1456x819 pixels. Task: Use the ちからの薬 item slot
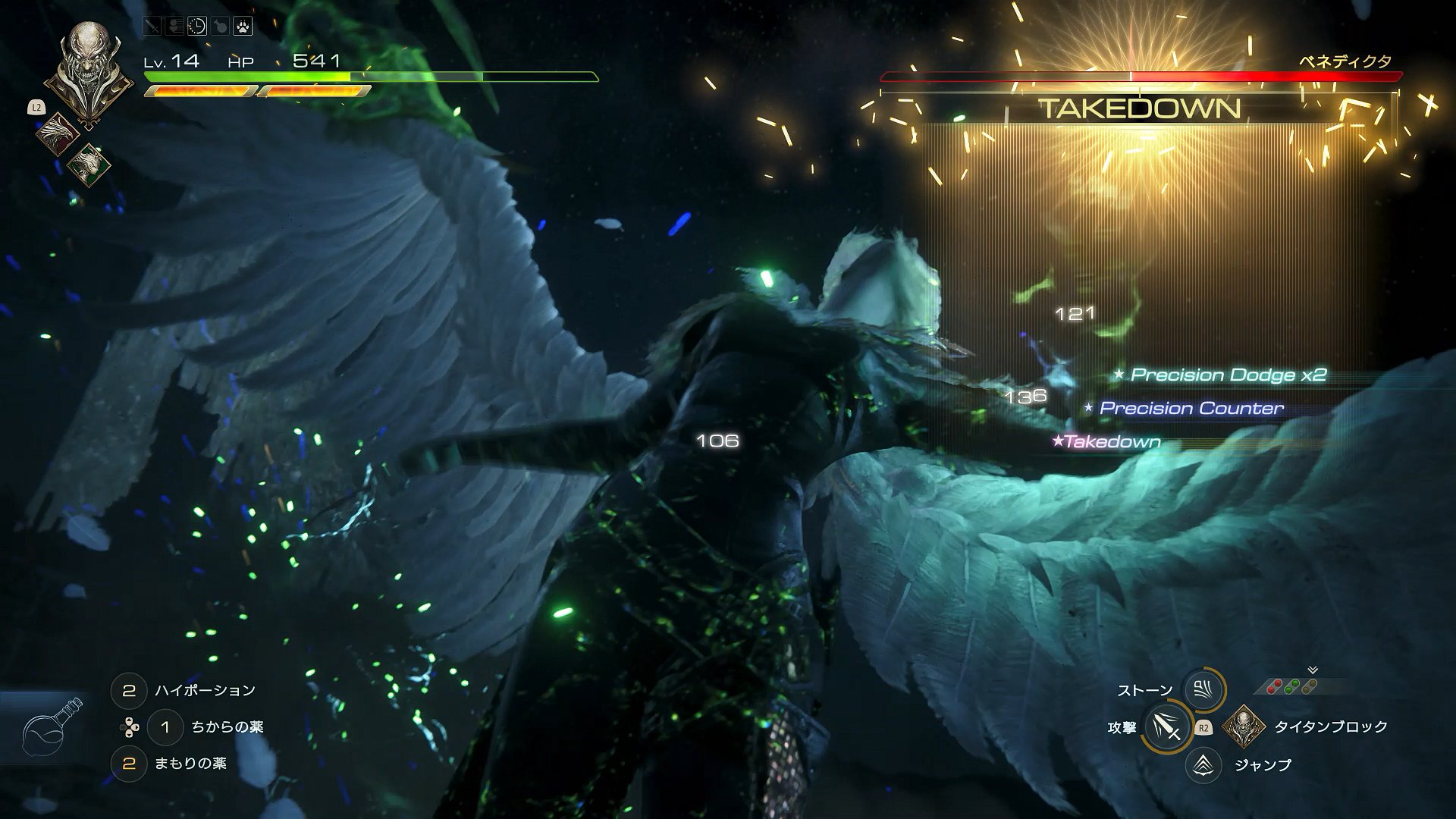pos(165,727)
